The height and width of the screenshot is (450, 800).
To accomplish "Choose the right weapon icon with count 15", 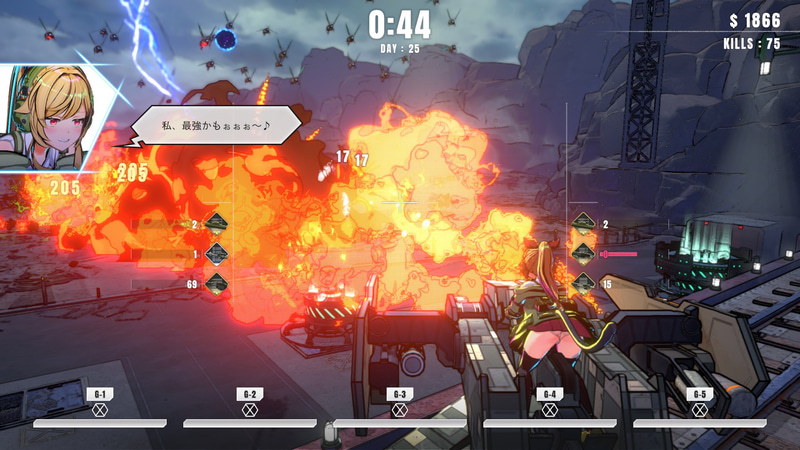I will (x=583, y=284).
